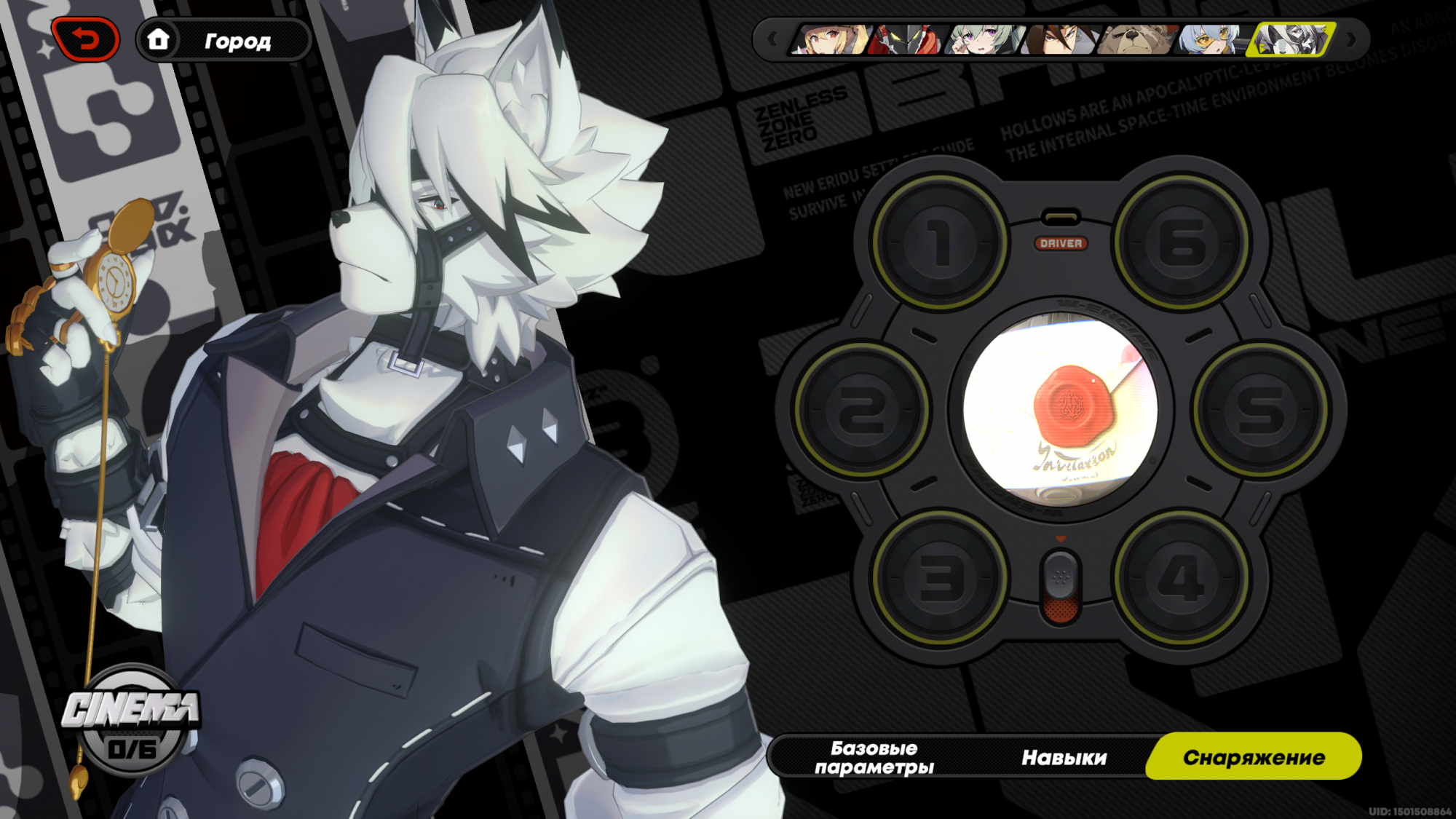Switch to the Навыки tab
The height and width of the screenshot is (819, 1456).
(x=1064, y=757)
